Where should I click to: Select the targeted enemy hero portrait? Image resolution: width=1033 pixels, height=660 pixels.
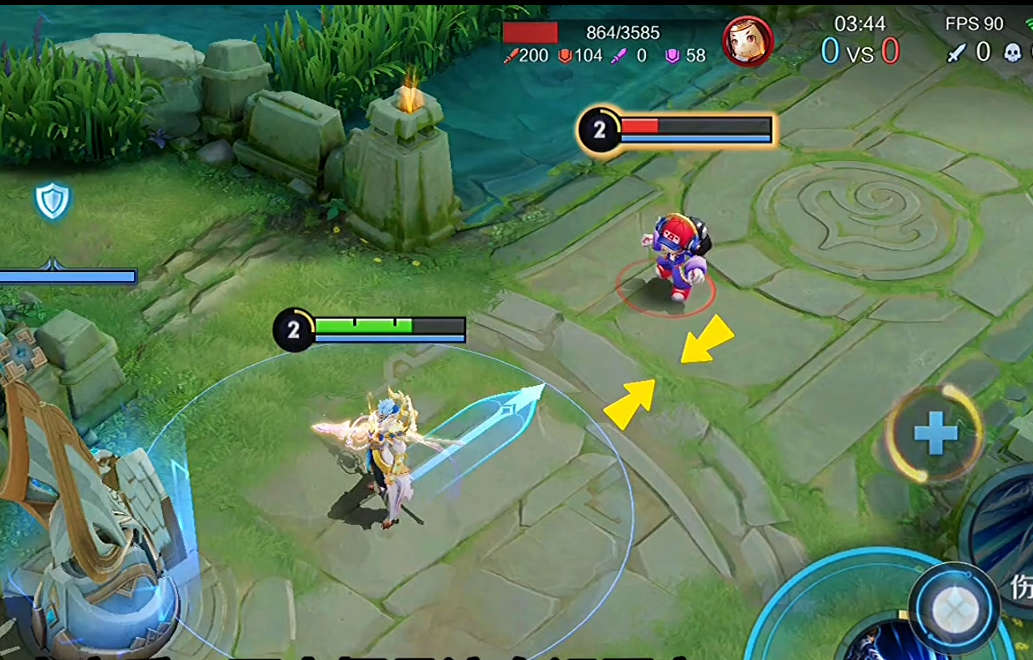tap(747, 42)
